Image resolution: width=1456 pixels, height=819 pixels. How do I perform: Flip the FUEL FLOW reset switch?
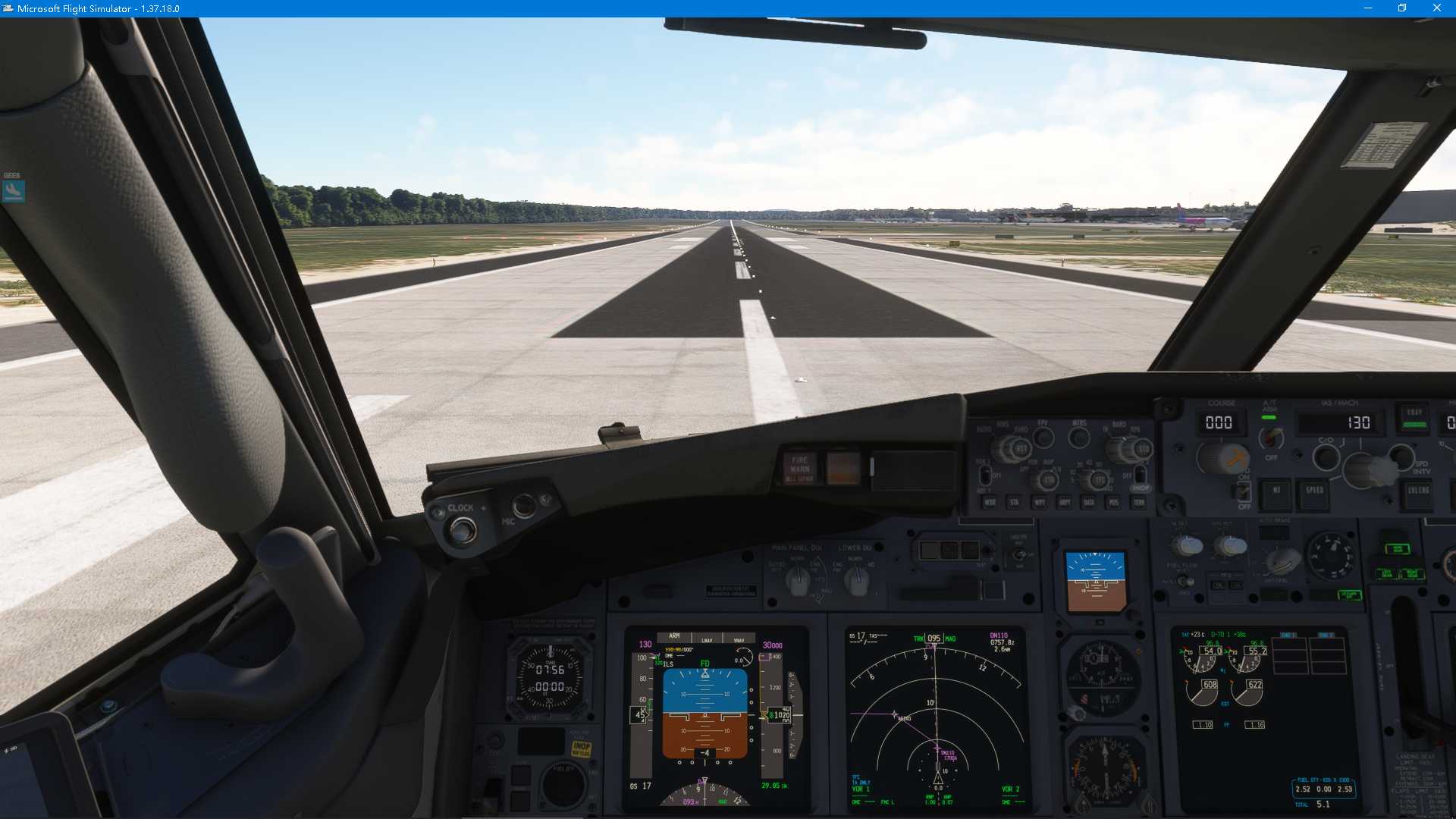pyautogui.click(x=1185, y=582)
